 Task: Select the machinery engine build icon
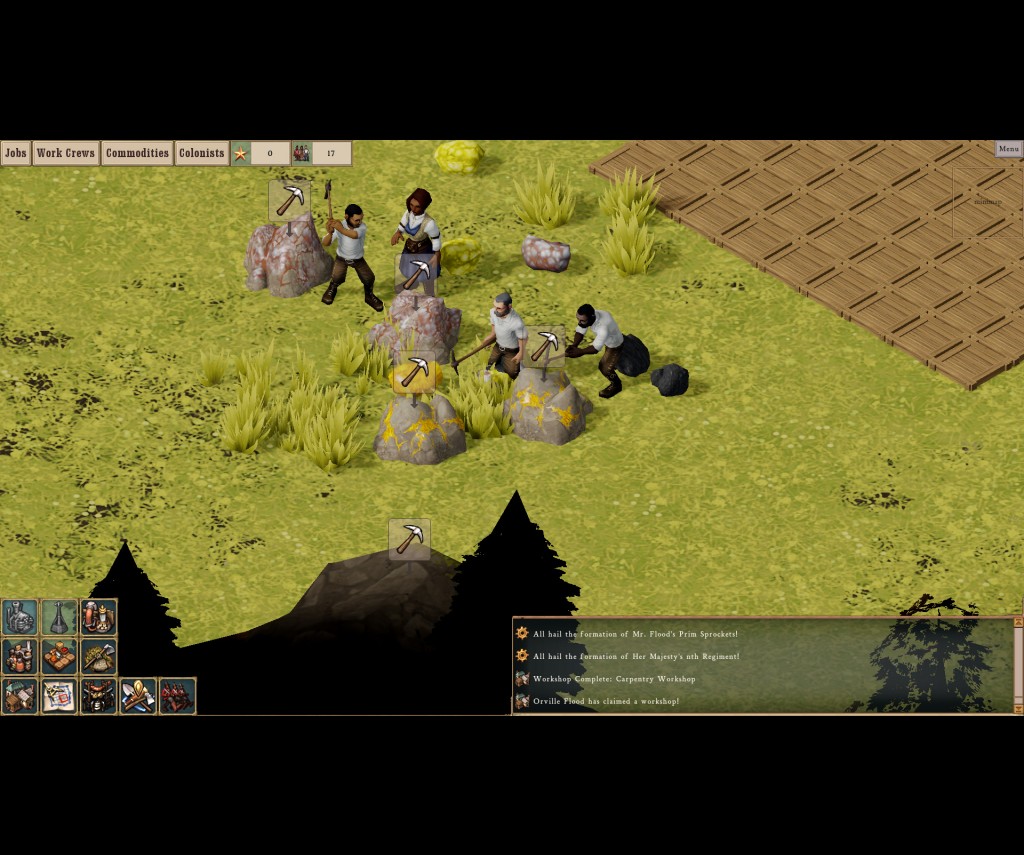pos(19,617)
